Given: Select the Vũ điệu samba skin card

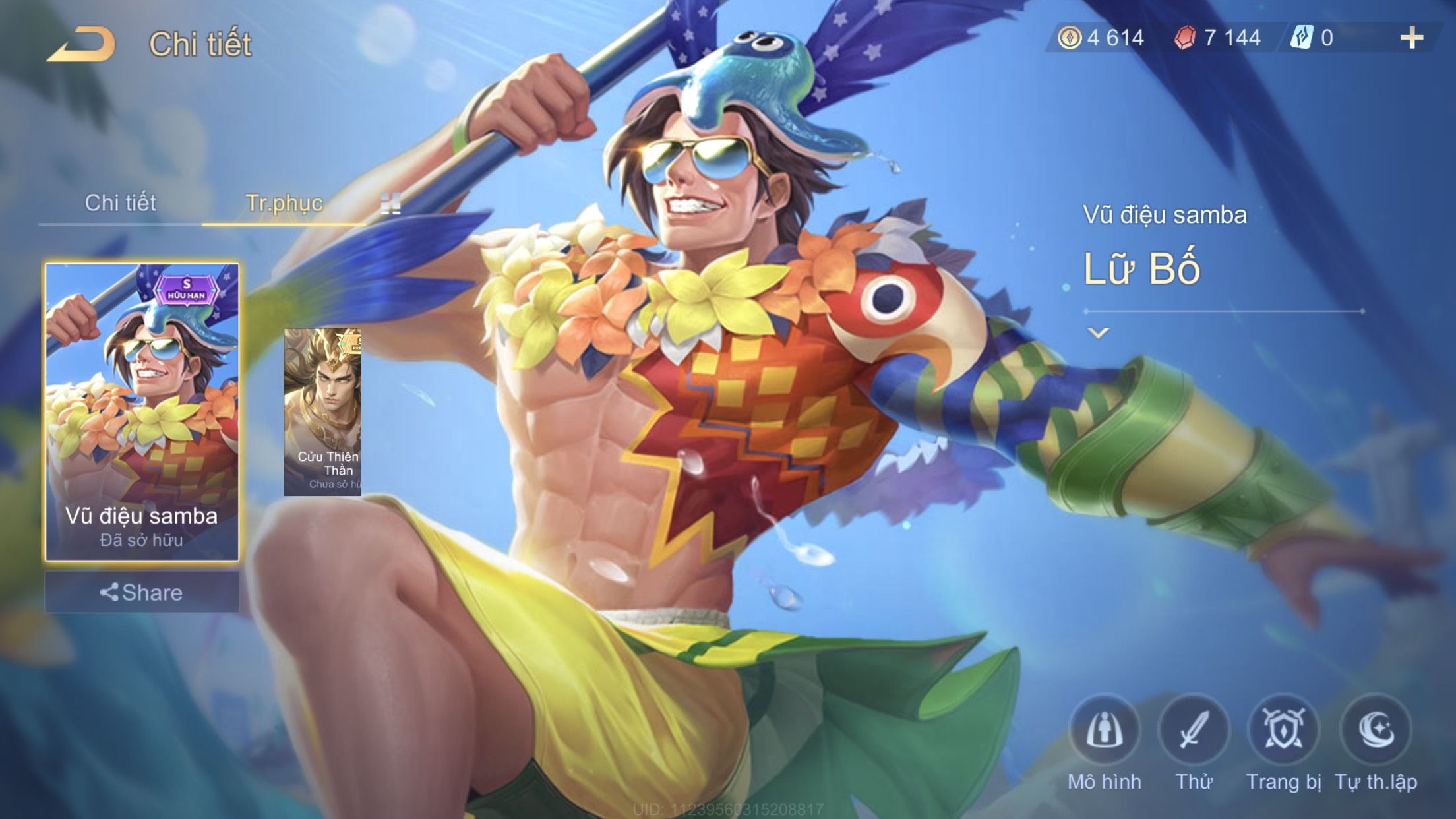Looking at the screenshot, I should [142, 412].
